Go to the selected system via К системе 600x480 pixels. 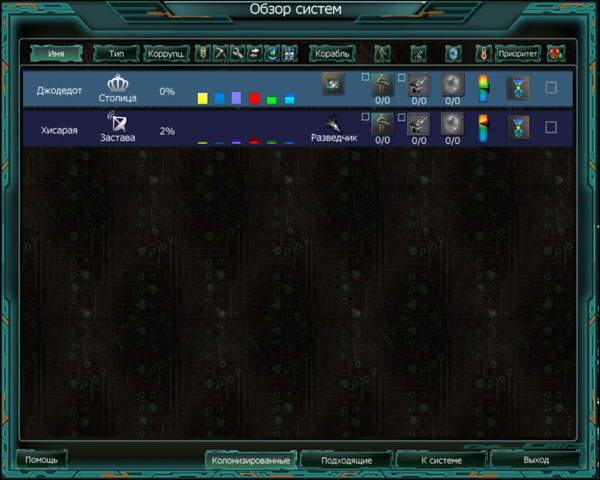pos(440,460)
